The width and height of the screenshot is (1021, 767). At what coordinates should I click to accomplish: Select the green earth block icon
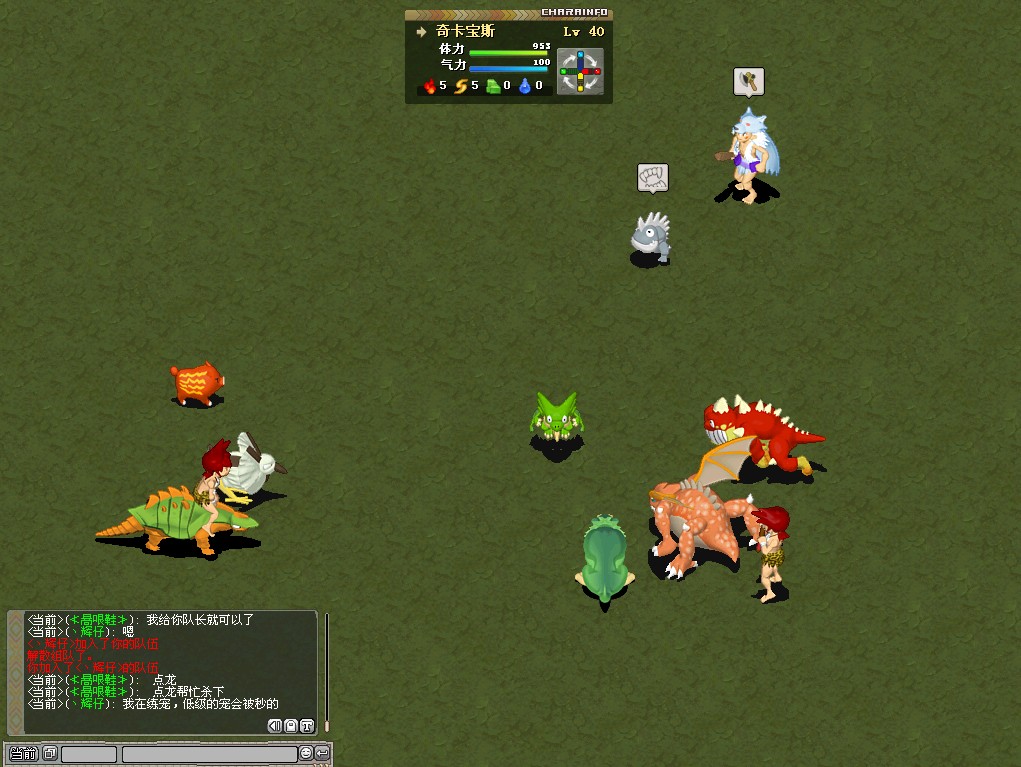493,86
